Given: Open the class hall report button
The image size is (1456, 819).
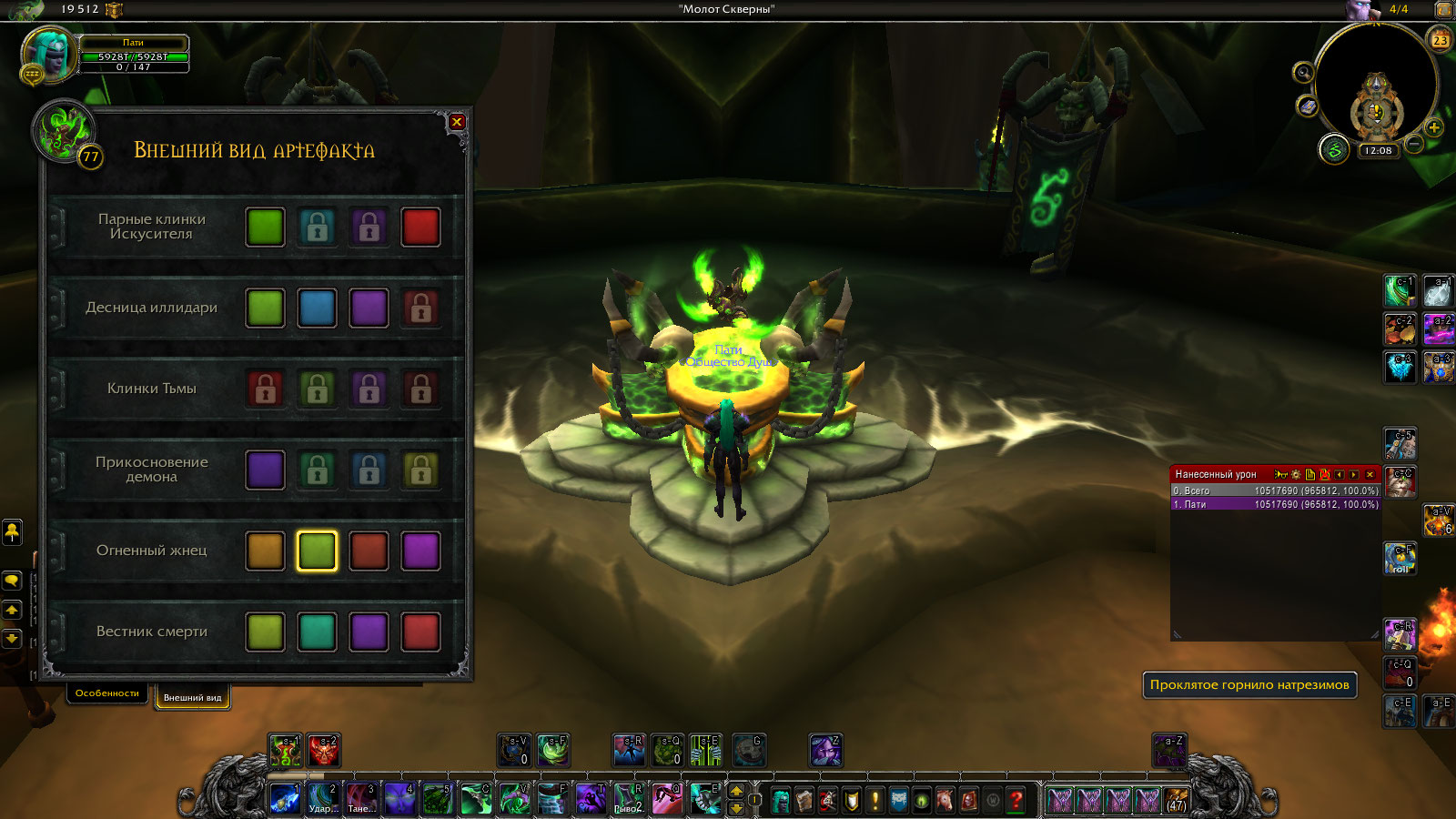Looking at the screenshot, I should click(1334, 150).
